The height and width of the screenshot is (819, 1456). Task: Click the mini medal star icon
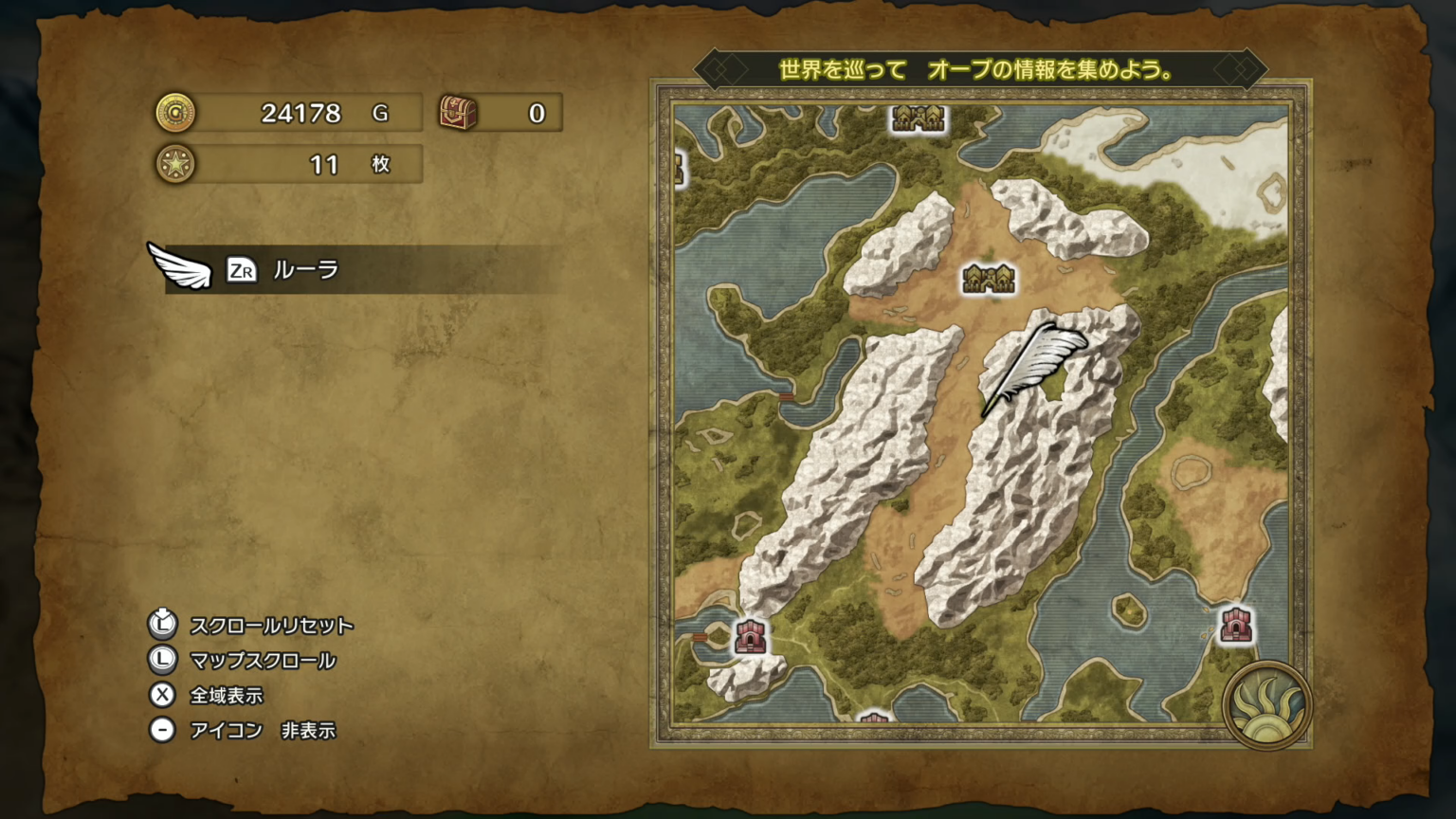[x=174, y=164]
